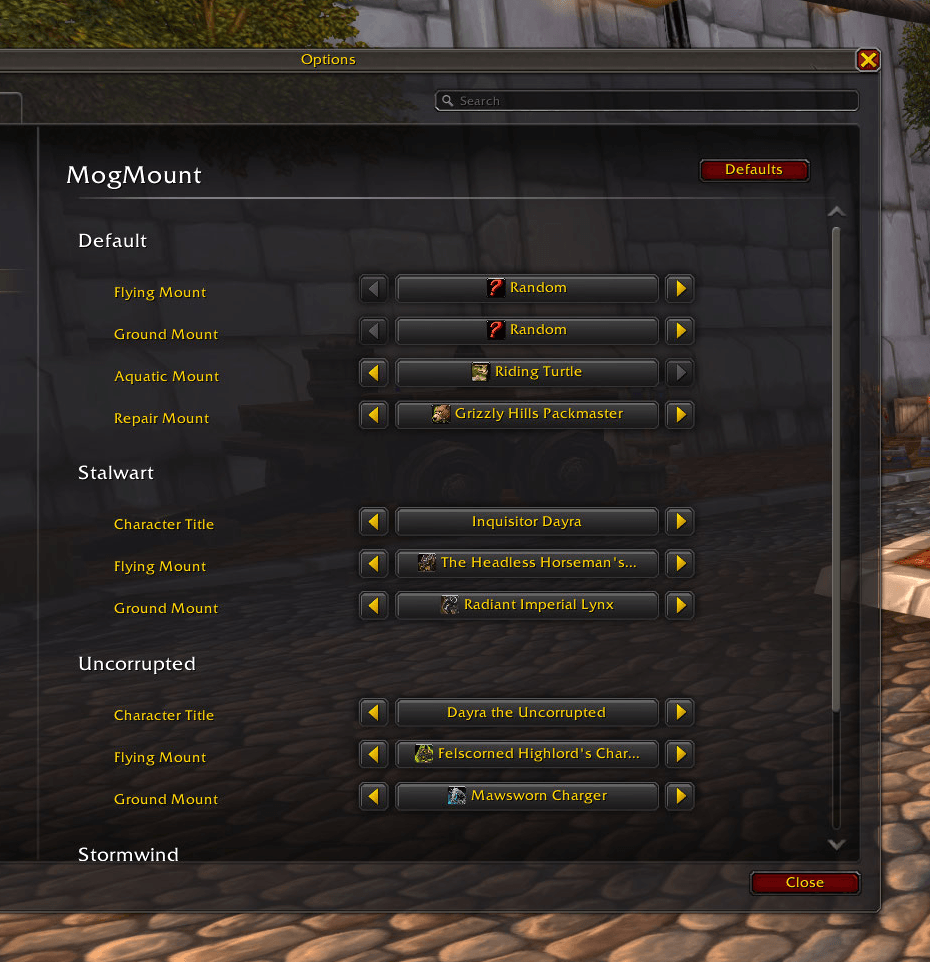Viewport: 930px width, 962px height.
Task: Cycle Default Flying Mount forward with right arrow
Action: 681,289
